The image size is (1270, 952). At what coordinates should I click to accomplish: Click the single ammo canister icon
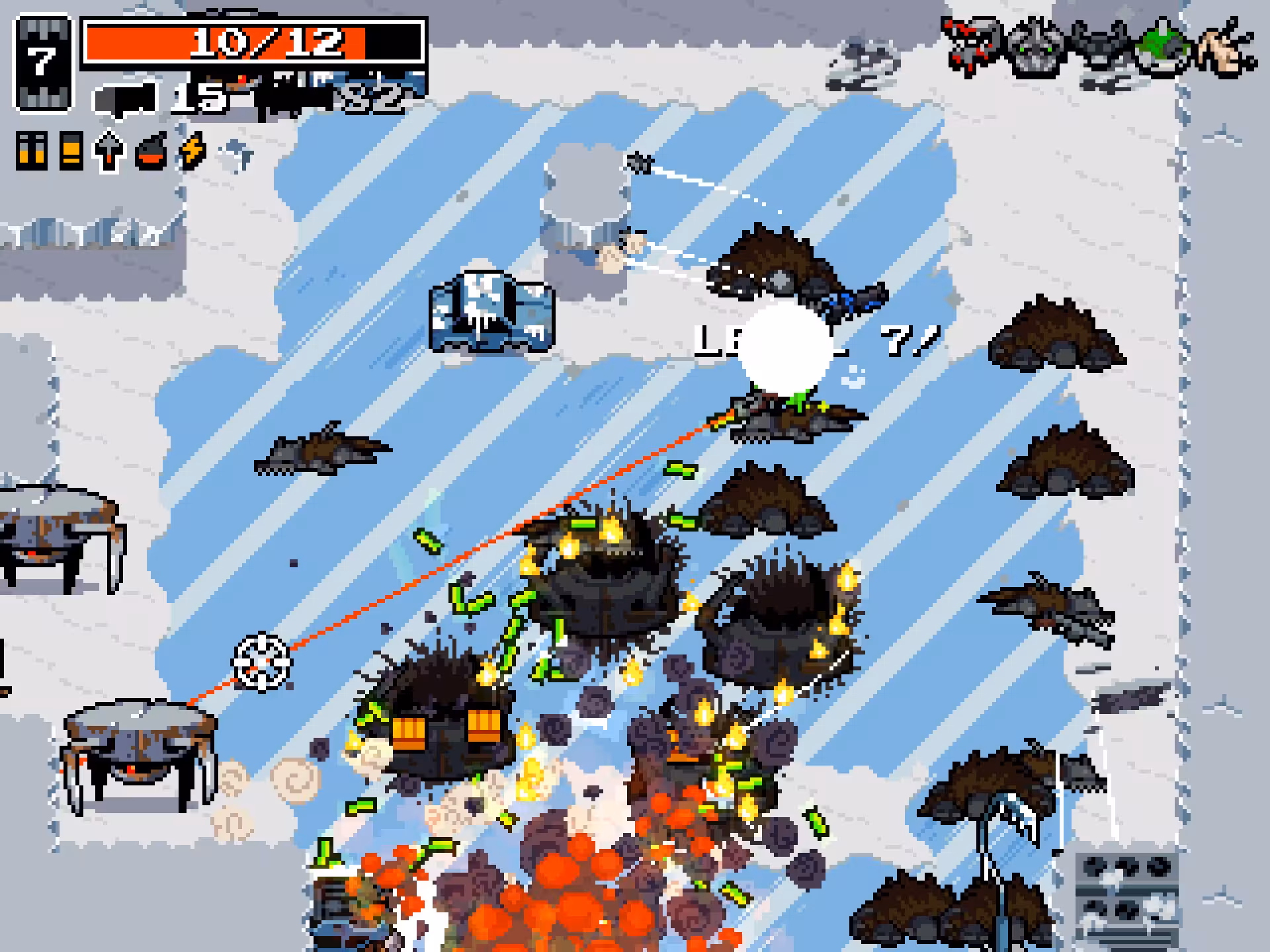[69, 151]
